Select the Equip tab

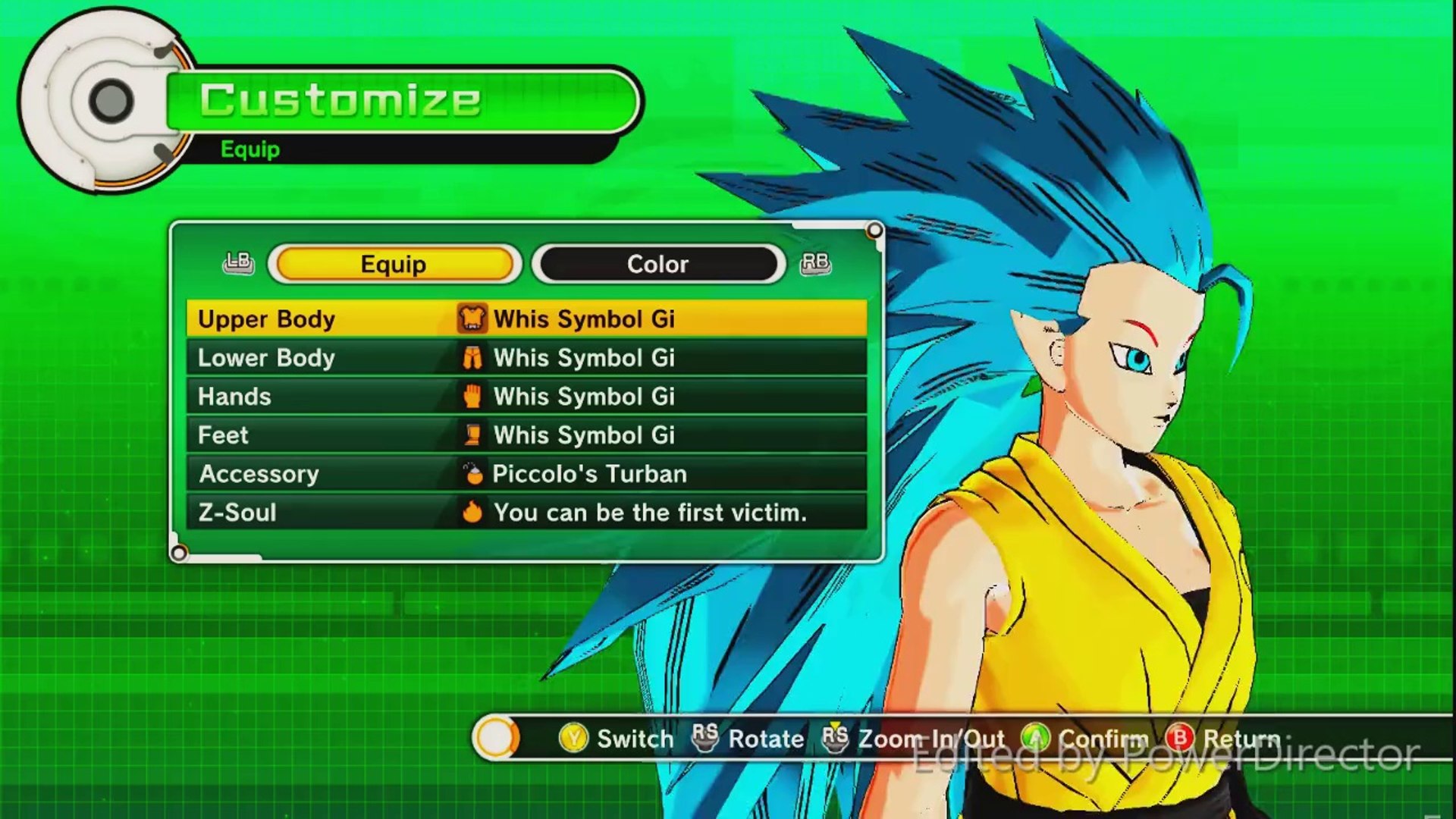(x=394, y=264)
